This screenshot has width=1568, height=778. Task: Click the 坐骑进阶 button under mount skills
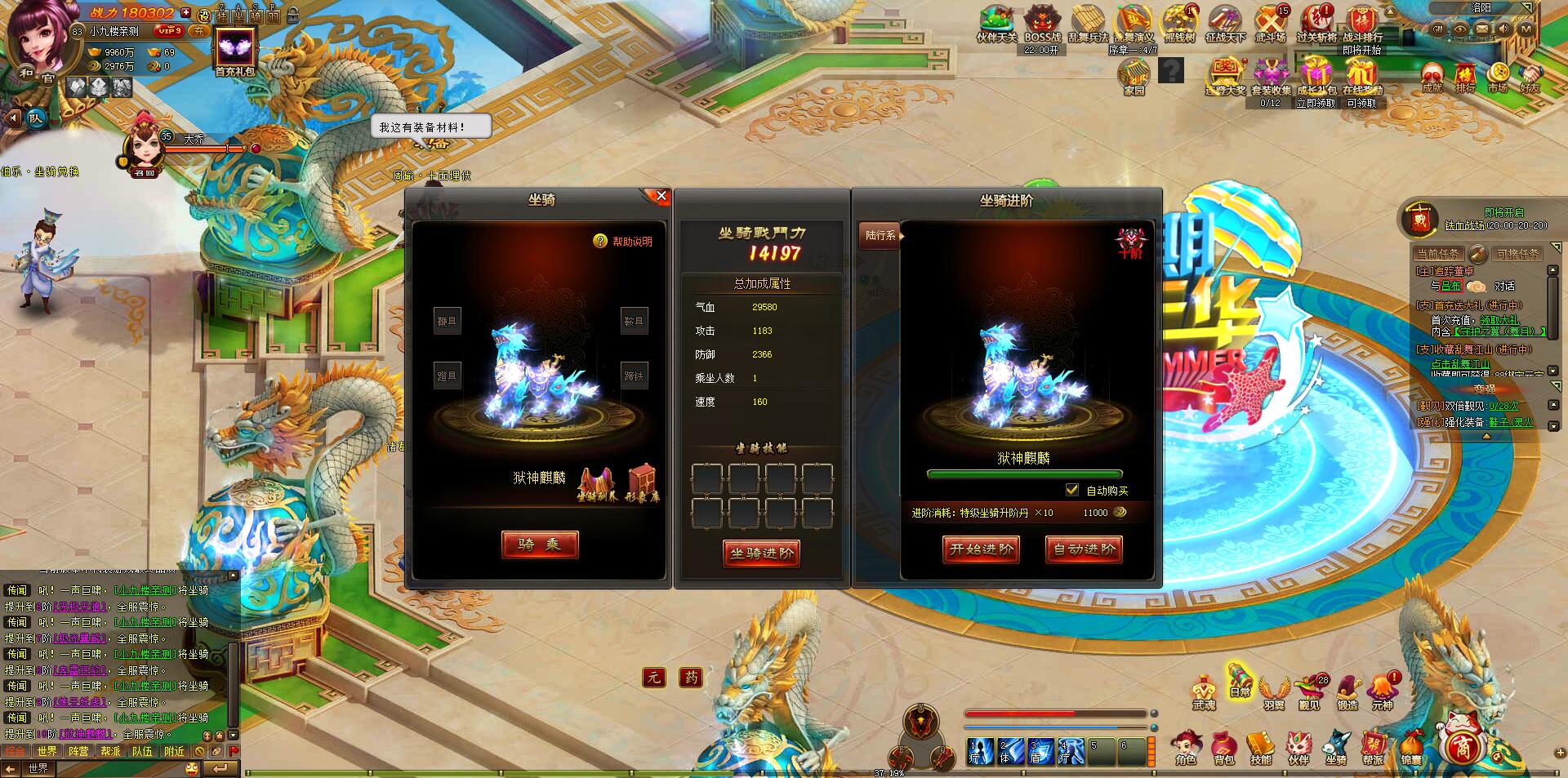click(761, 553)
